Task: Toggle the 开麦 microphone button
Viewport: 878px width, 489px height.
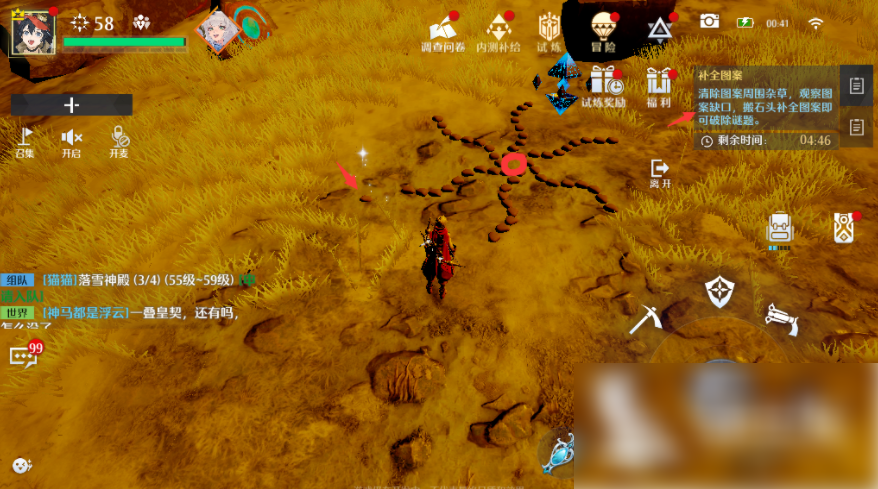Action: (x=119, y=140)
